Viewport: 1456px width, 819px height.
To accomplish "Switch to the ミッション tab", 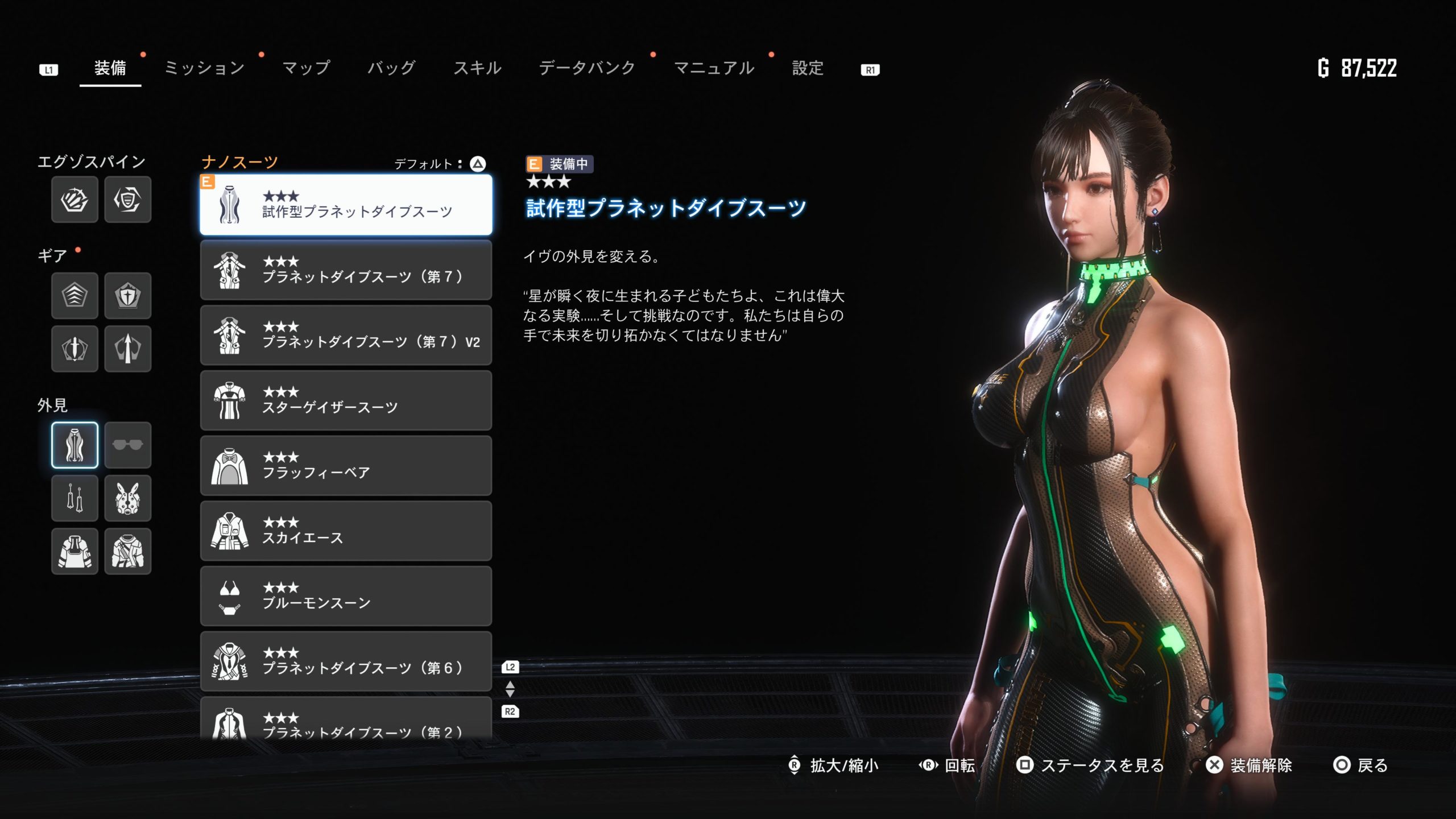I will click(x=204, y=68).
